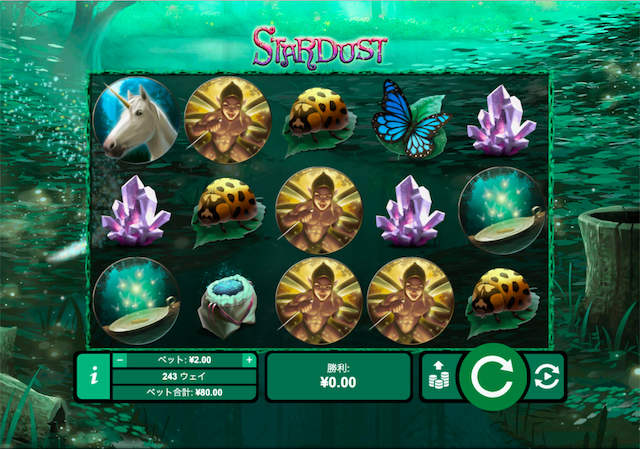Open the autoplay option

coord(547,376)
